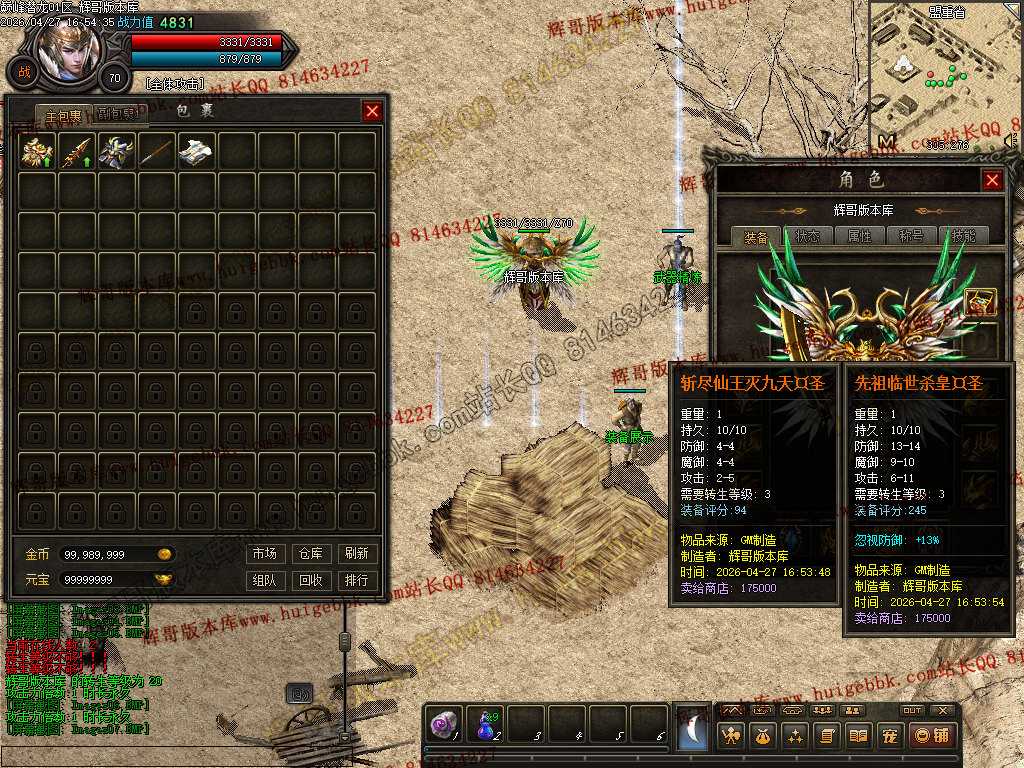The width and height of the screenshot is (1024, 768).
Task: Click the 刷新 refresh button
Action: [356, 553]
